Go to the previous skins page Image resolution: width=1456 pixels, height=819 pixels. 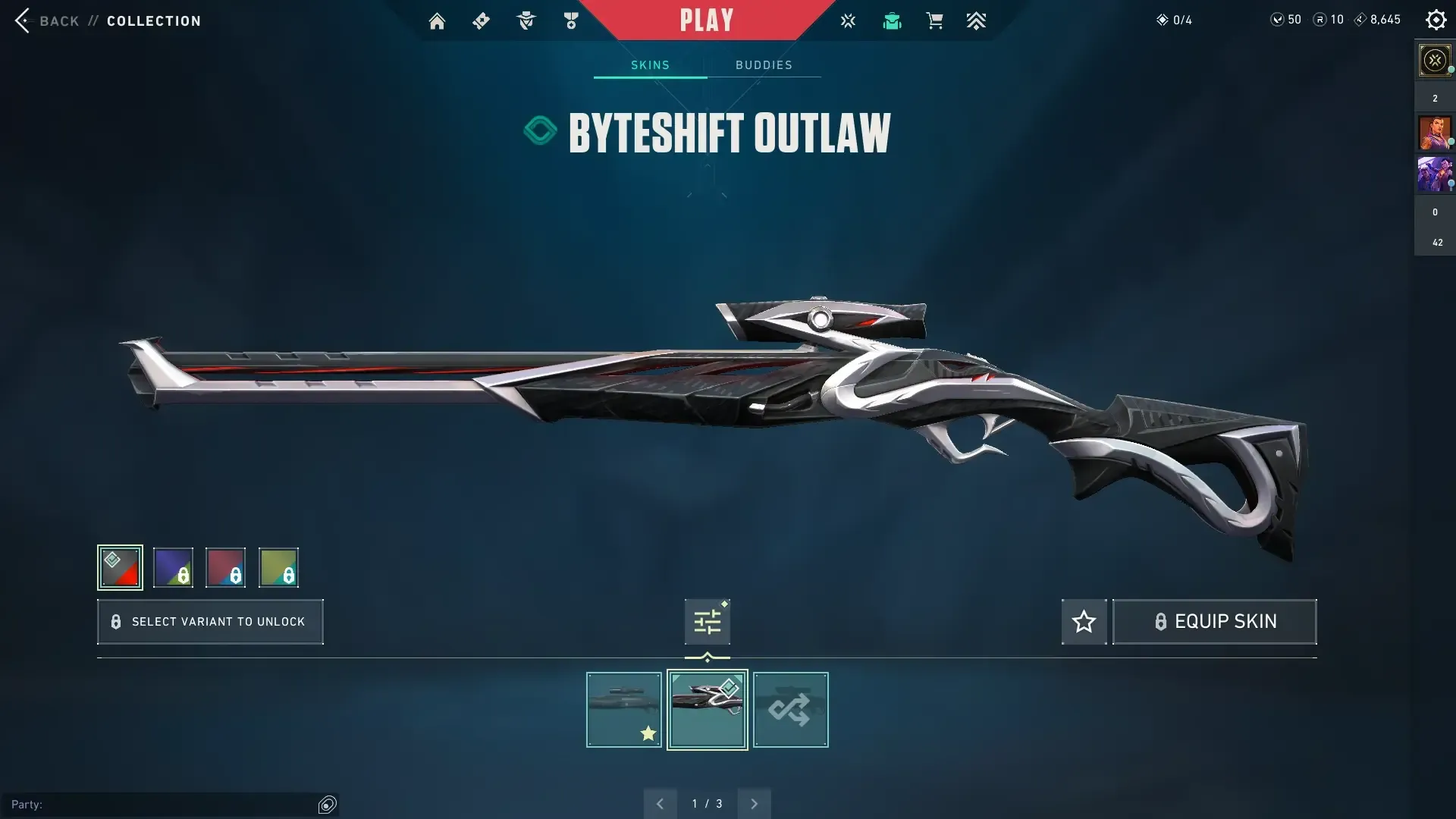[x=660, y=804]
